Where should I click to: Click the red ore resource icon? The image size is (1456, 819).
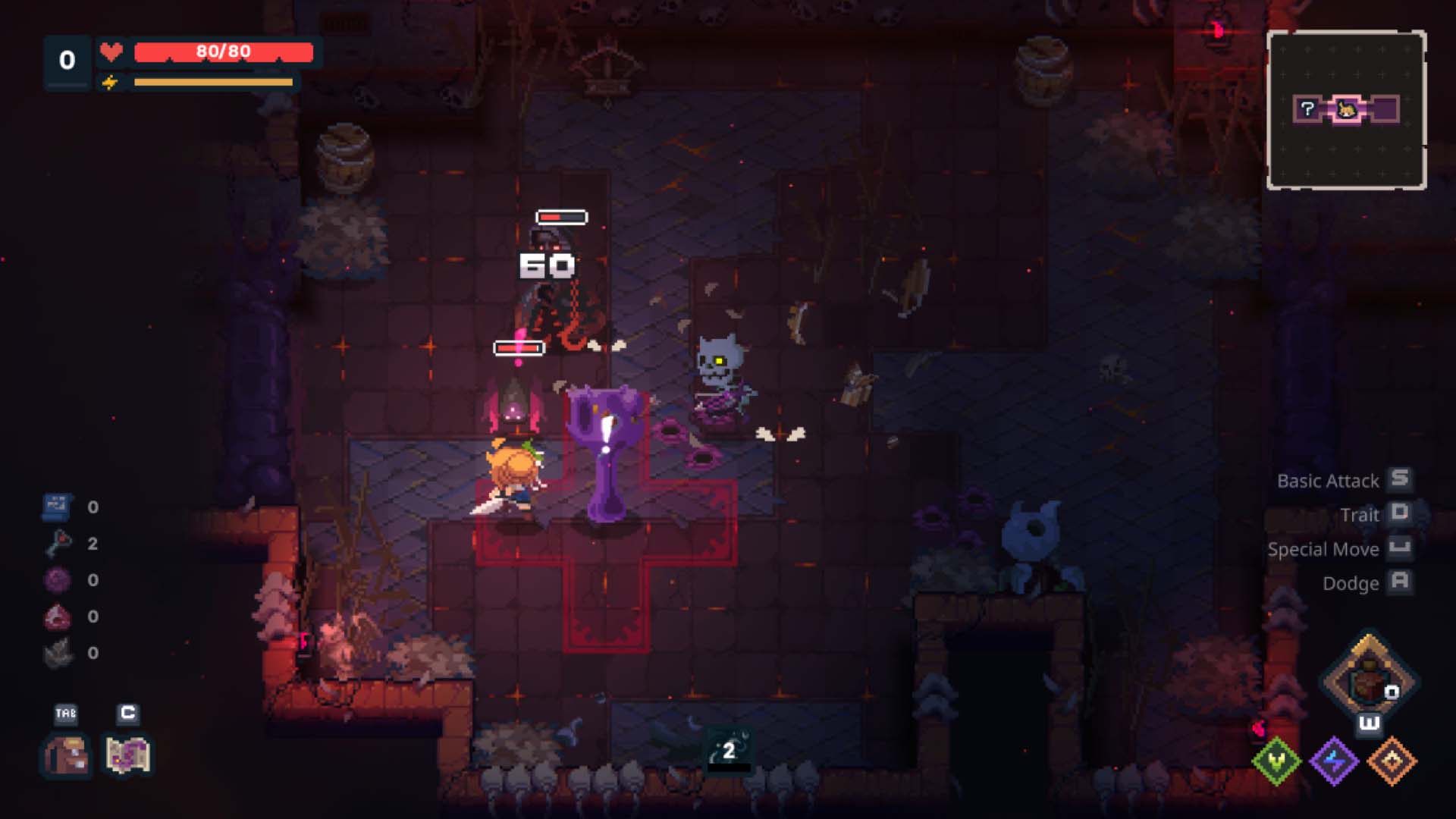click(x=58, y=617)
